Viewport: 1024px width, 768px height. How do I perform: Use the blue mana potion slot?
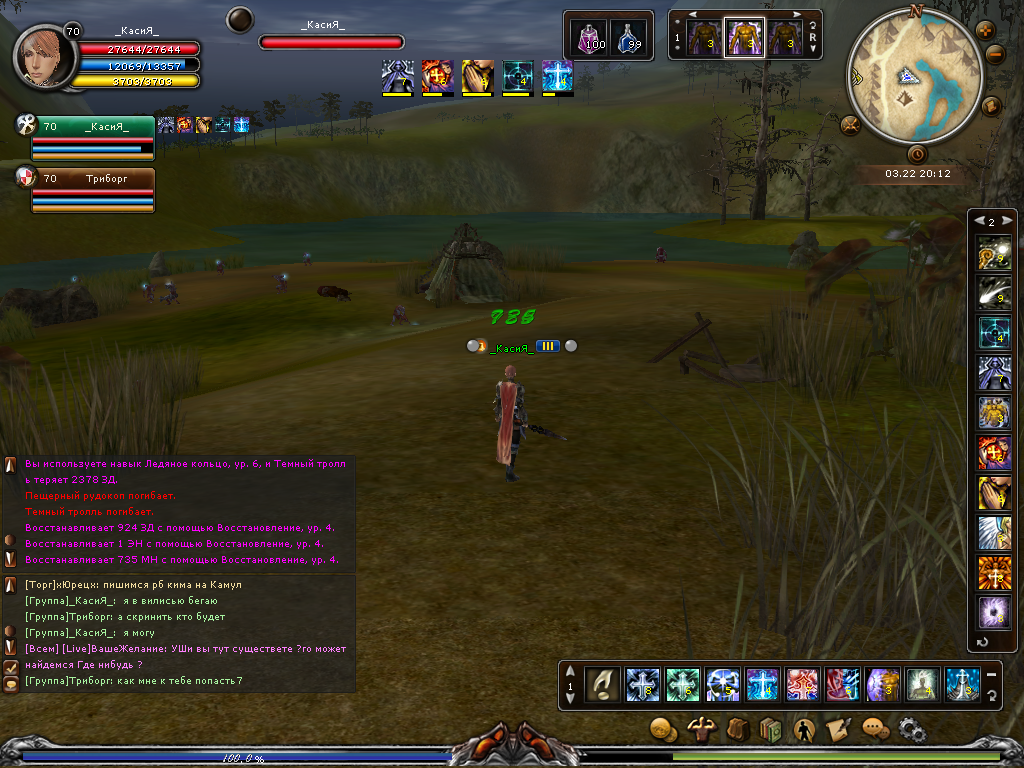click(x=628, y=38)
